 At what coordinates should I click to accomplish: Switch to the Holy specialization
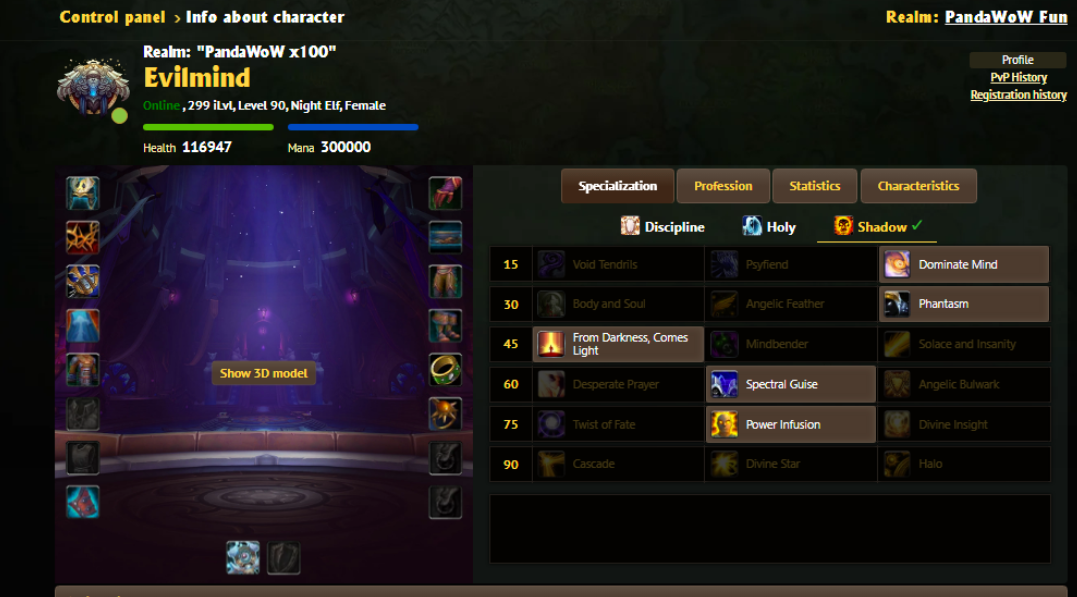pyautogui.click(x=769, y=227)
